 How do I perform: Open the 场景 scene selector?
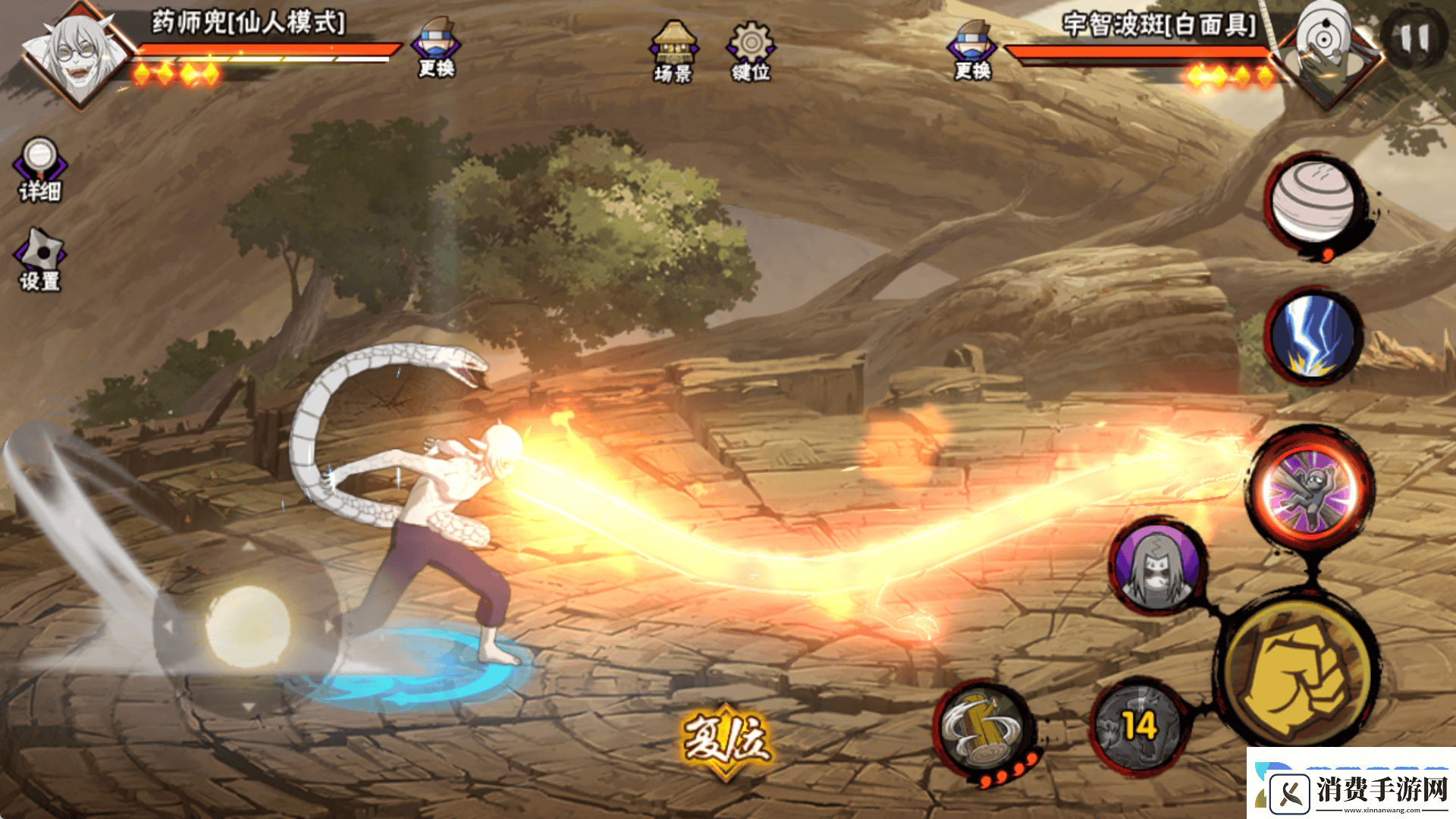pyautogui.click(x=673, y=52)
